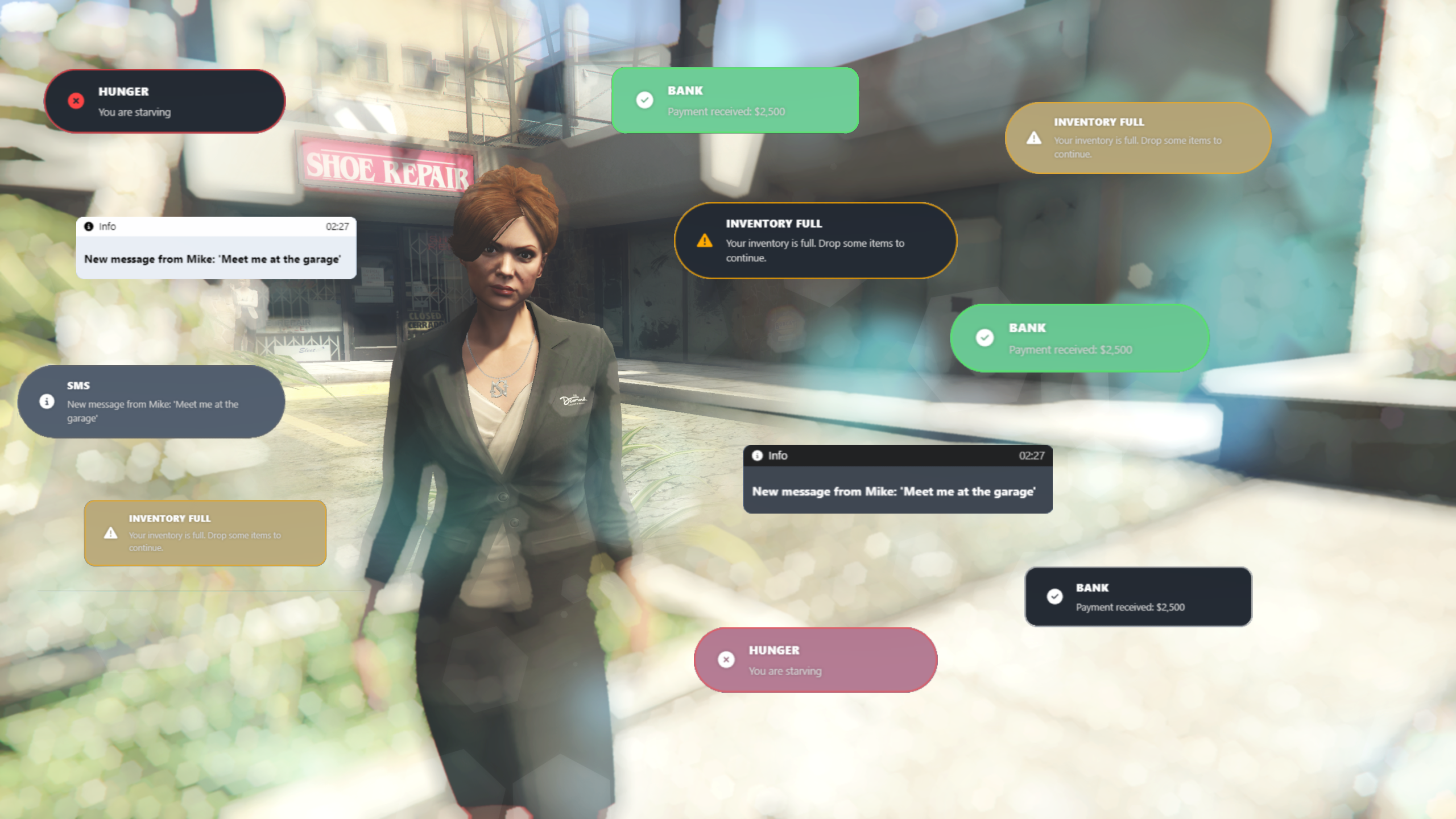This screenshot has height=819, width=1456.
Task: Open the dark Info message notification
Action: pyautogui.click(x=897, y=479)
